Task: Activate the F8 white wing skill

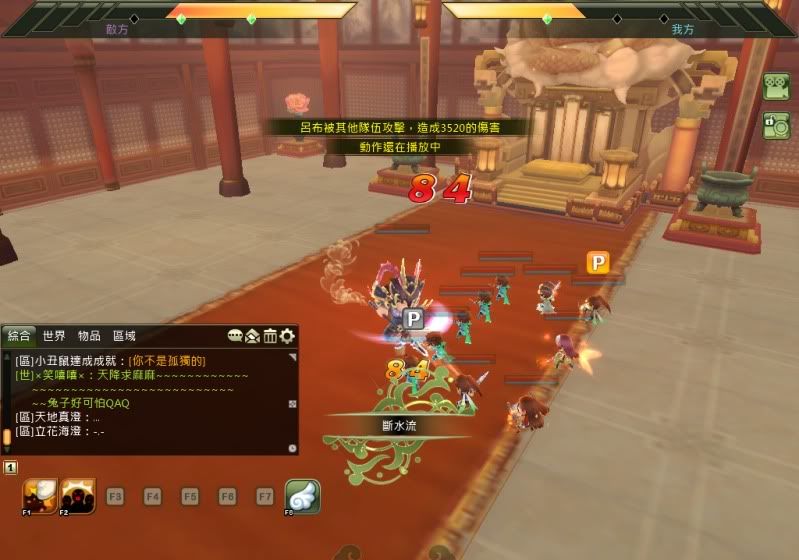Action: [x=302, y=496]
